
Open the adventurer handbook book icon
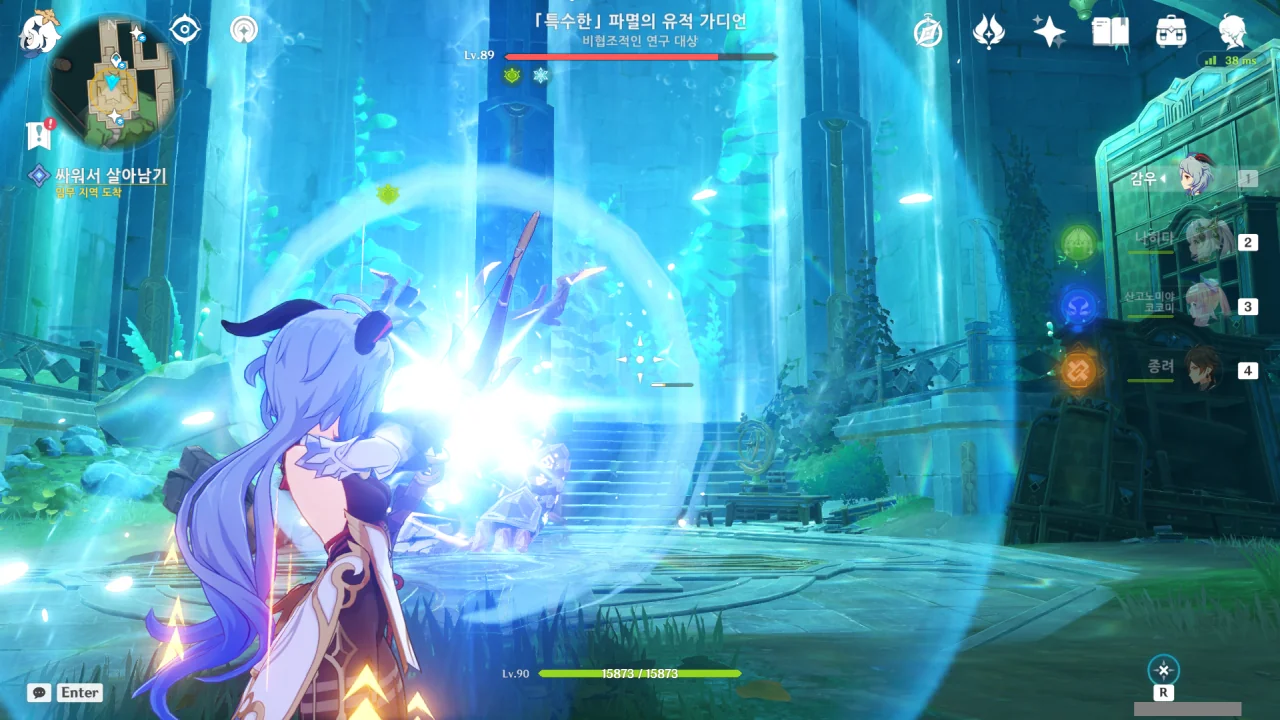[x=1110, y=33]
